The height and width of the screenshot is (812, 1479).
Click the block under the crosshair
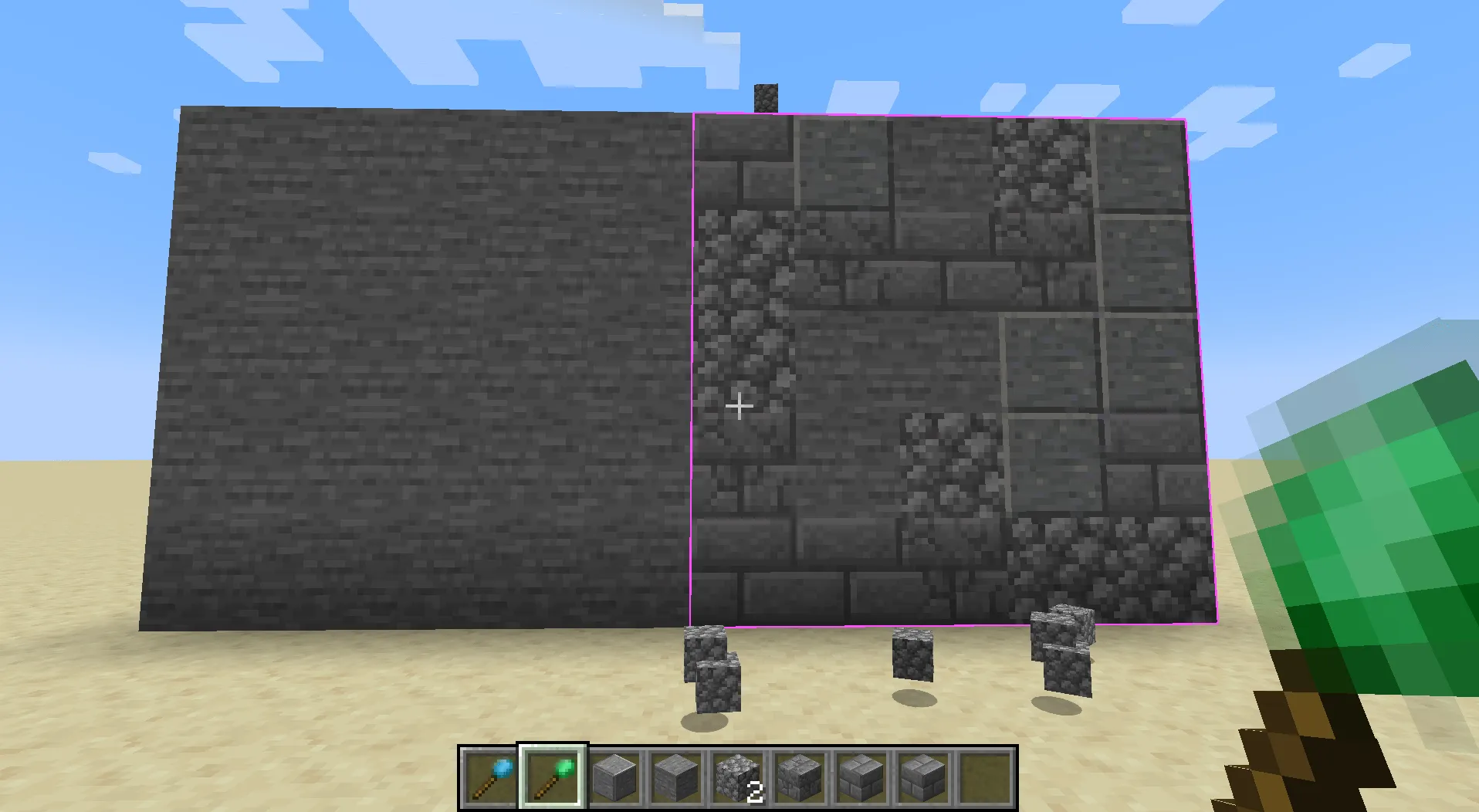[739, 405]
